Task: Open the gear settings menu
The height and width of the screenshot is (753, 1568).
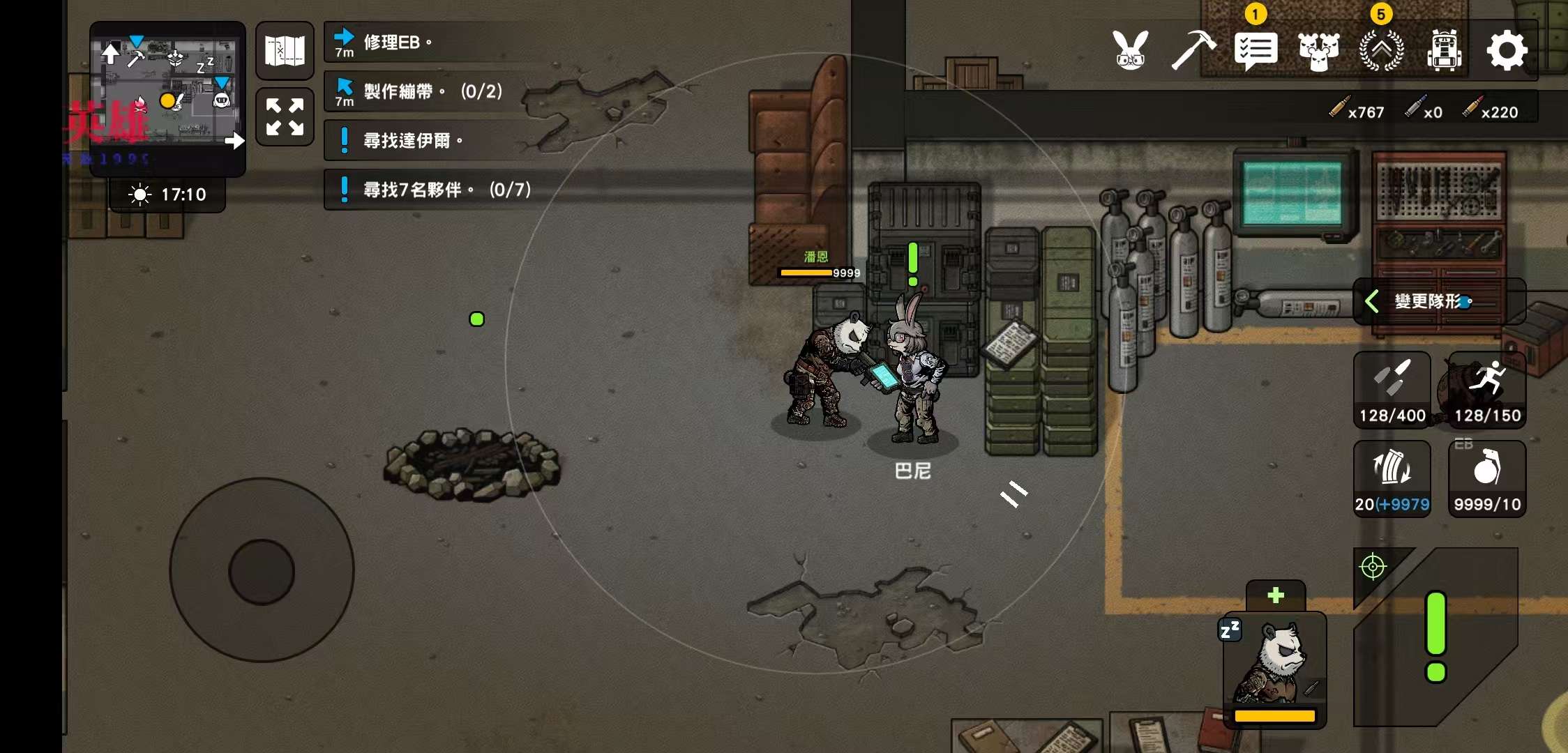Action: [1507, 50]
